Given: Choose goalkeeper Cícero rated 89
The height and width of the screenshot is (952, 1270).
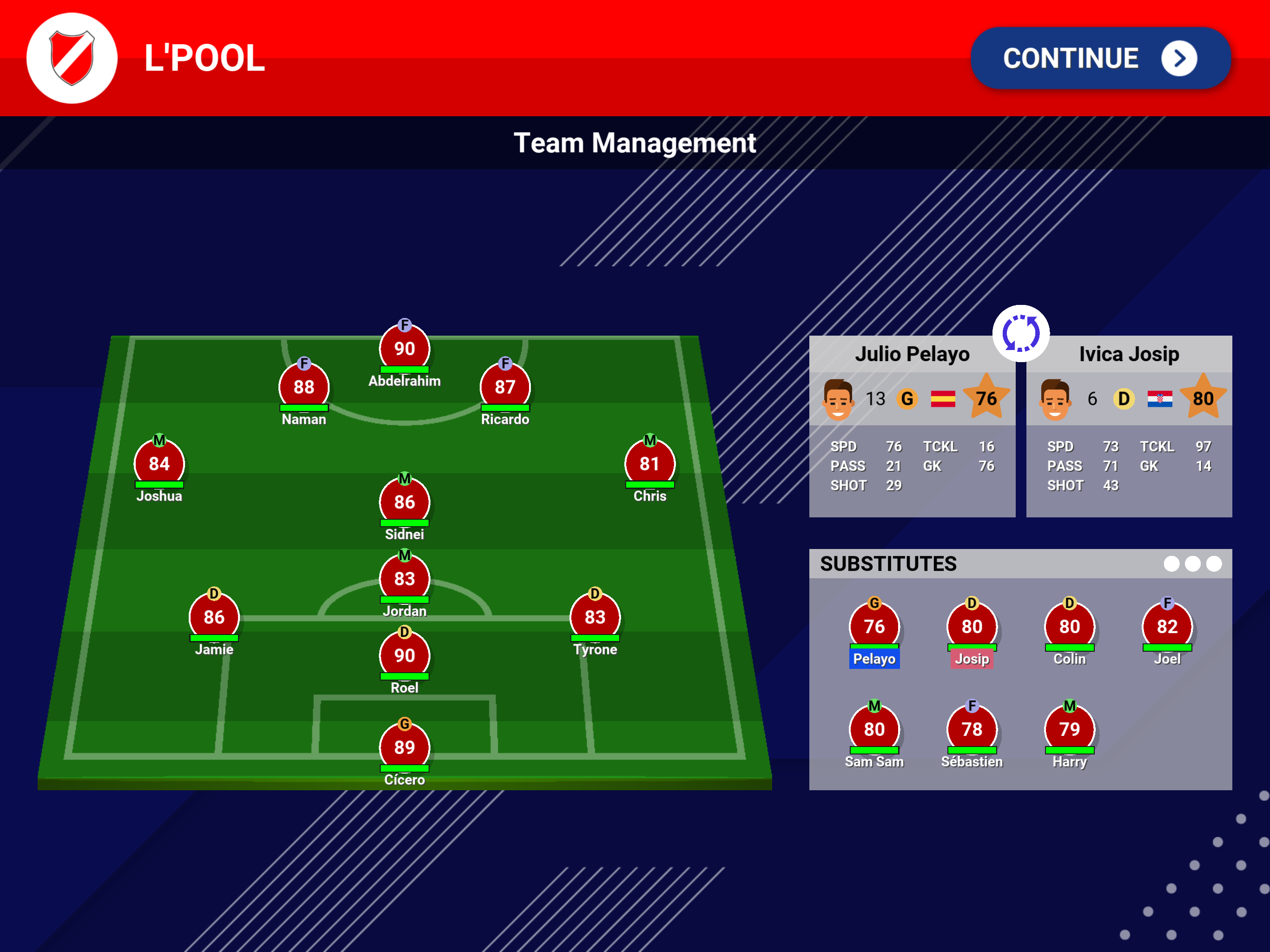Looking at the screenshot, I should 404,747.
